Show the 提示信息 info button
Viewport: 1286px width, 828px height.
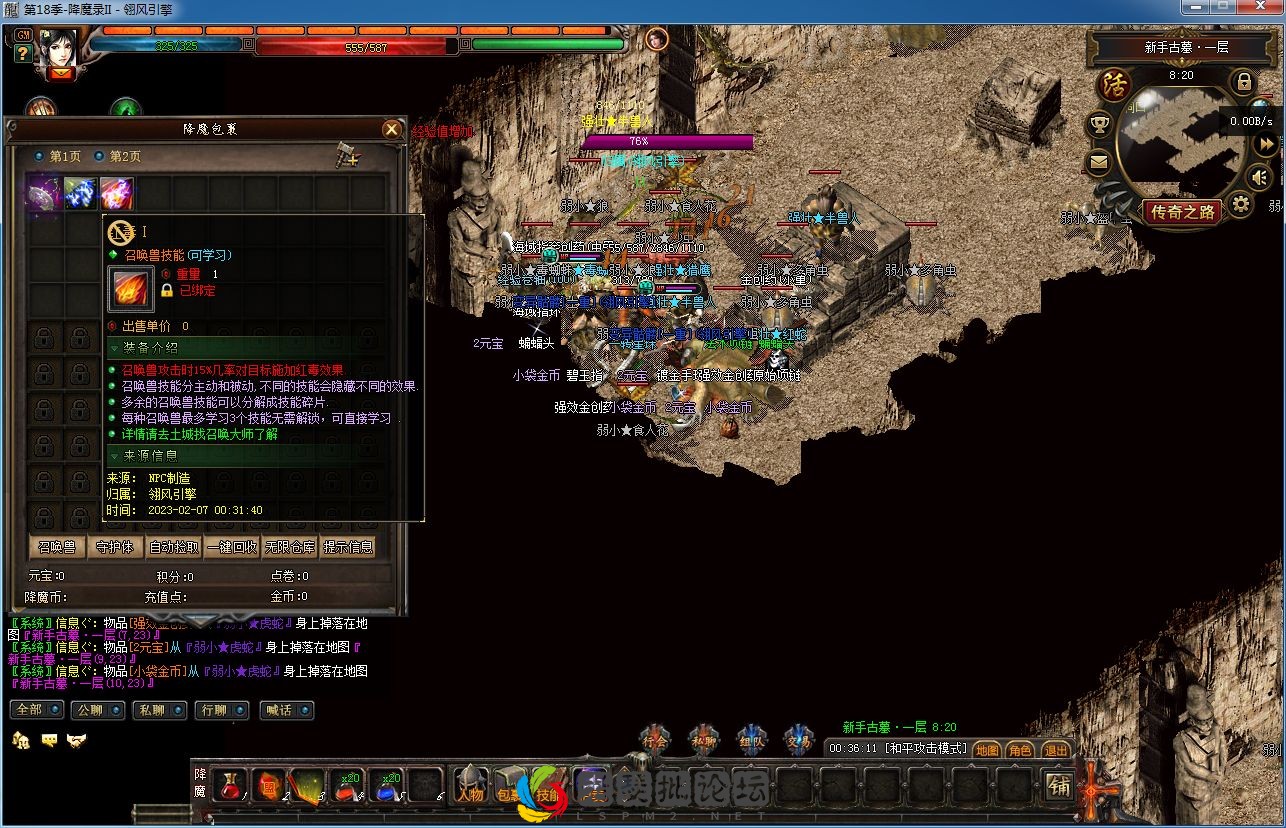click(x=348, y=547)
